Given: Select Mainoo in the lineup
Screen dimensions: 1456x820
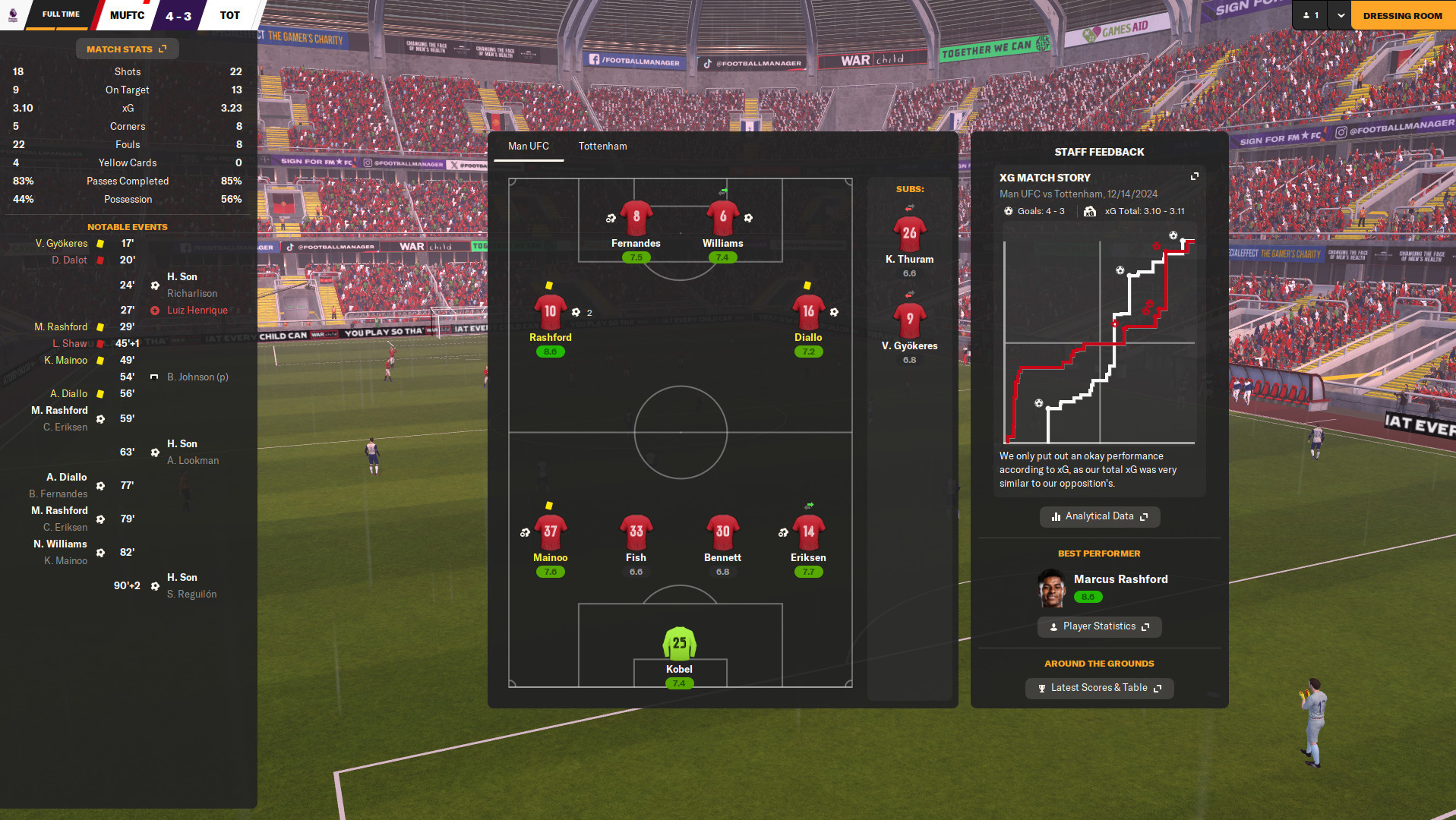Looking at the screenshot, I should [x=550, y=531].
